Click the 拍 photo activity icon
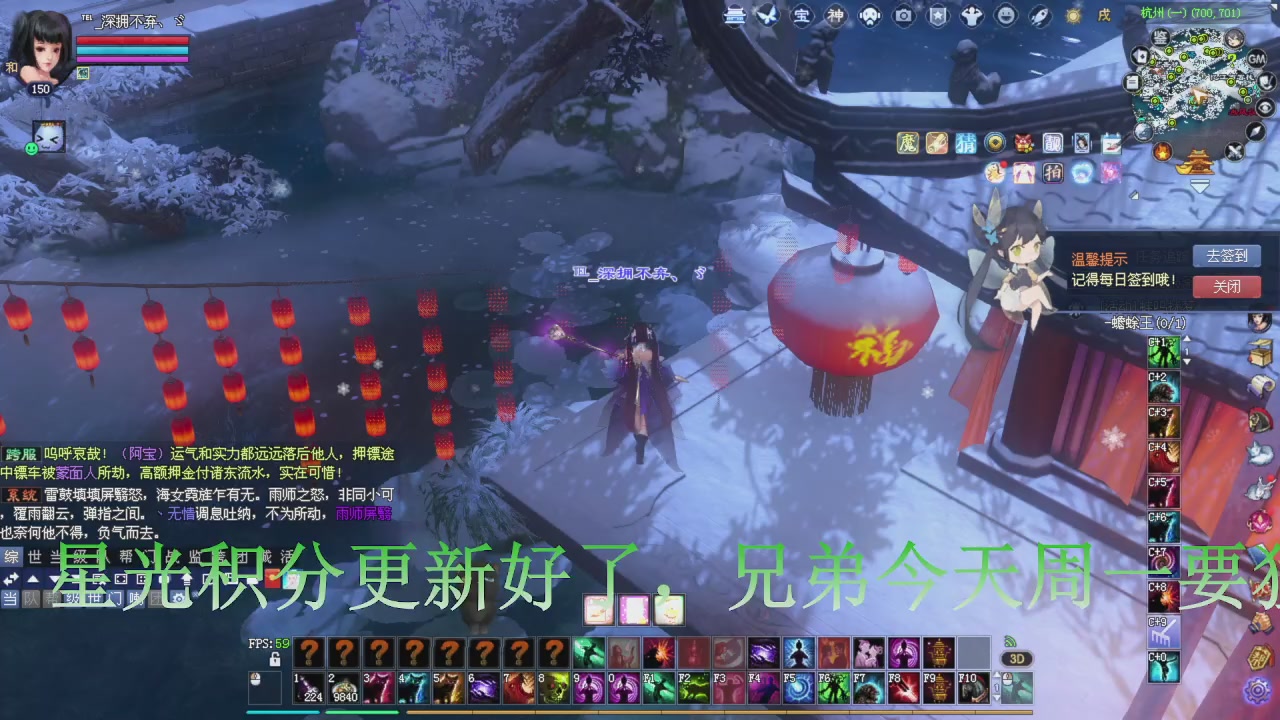This screenshot has width=1280, height=720. (1054, 173)
